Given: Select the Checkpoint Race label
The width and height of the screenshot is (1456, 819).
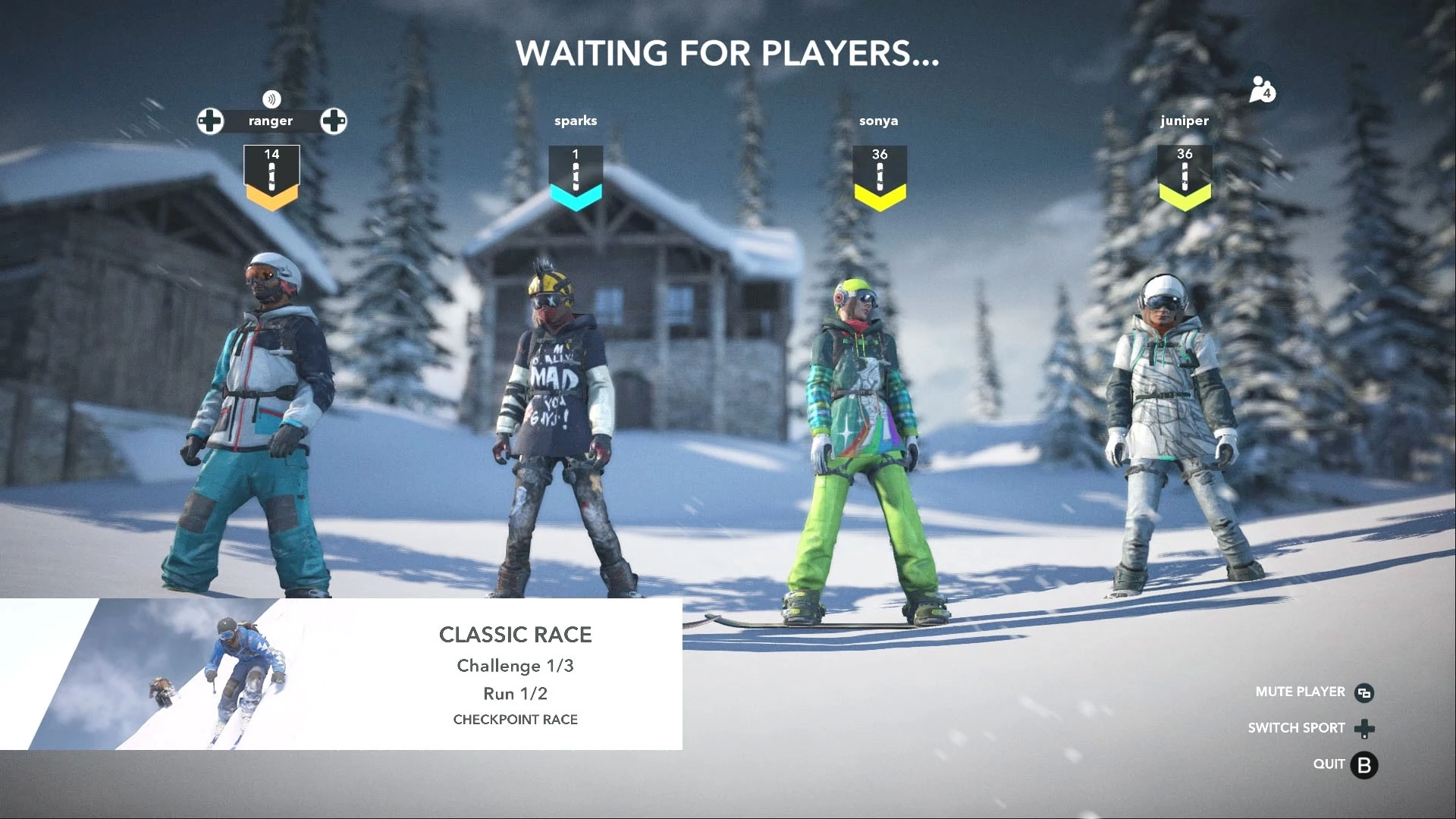Looking at the screenshot, I should (x=516, y=720).
